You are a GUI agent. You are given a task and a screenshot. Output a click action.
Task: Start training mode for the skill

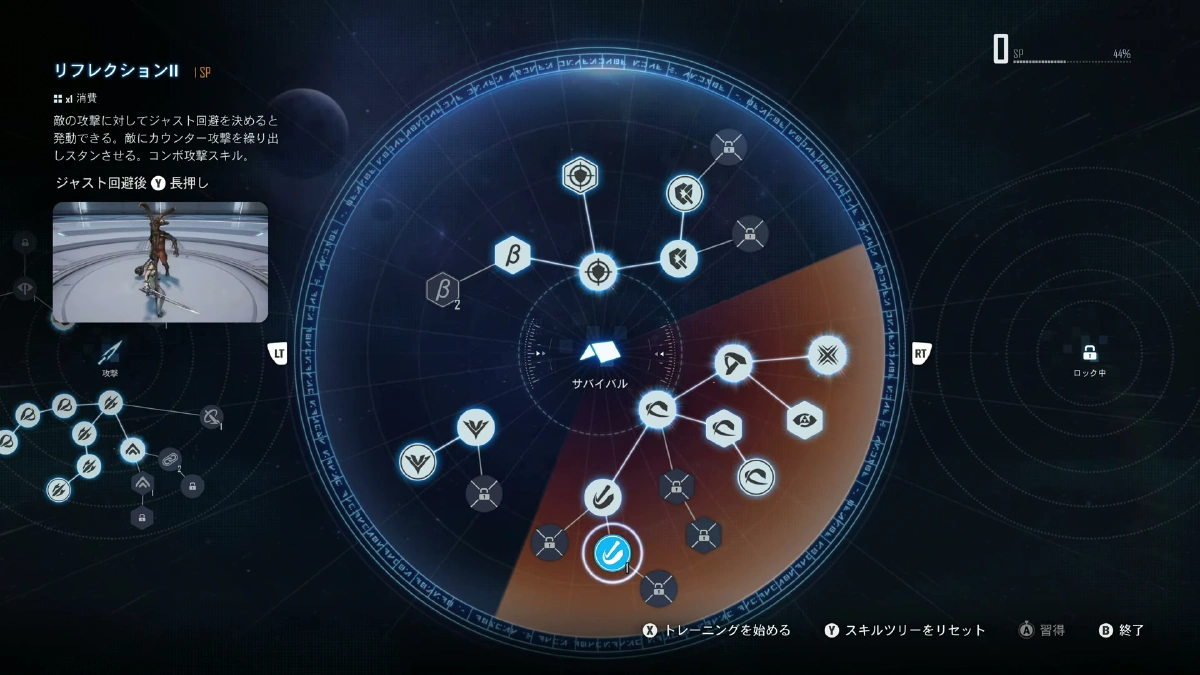pyautogui.click(x=718, y=630)
